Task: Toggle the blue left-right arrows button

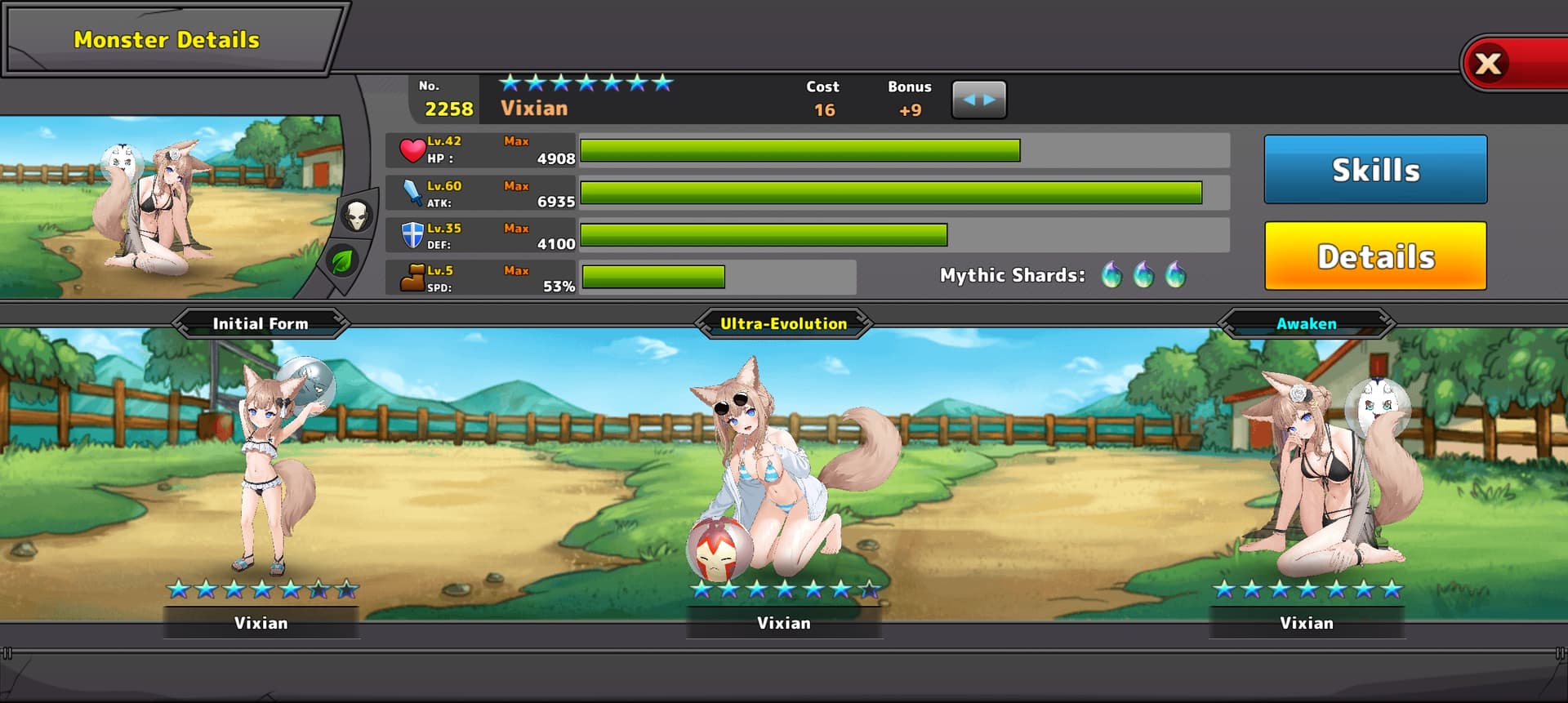Action: tap(978, 100)
